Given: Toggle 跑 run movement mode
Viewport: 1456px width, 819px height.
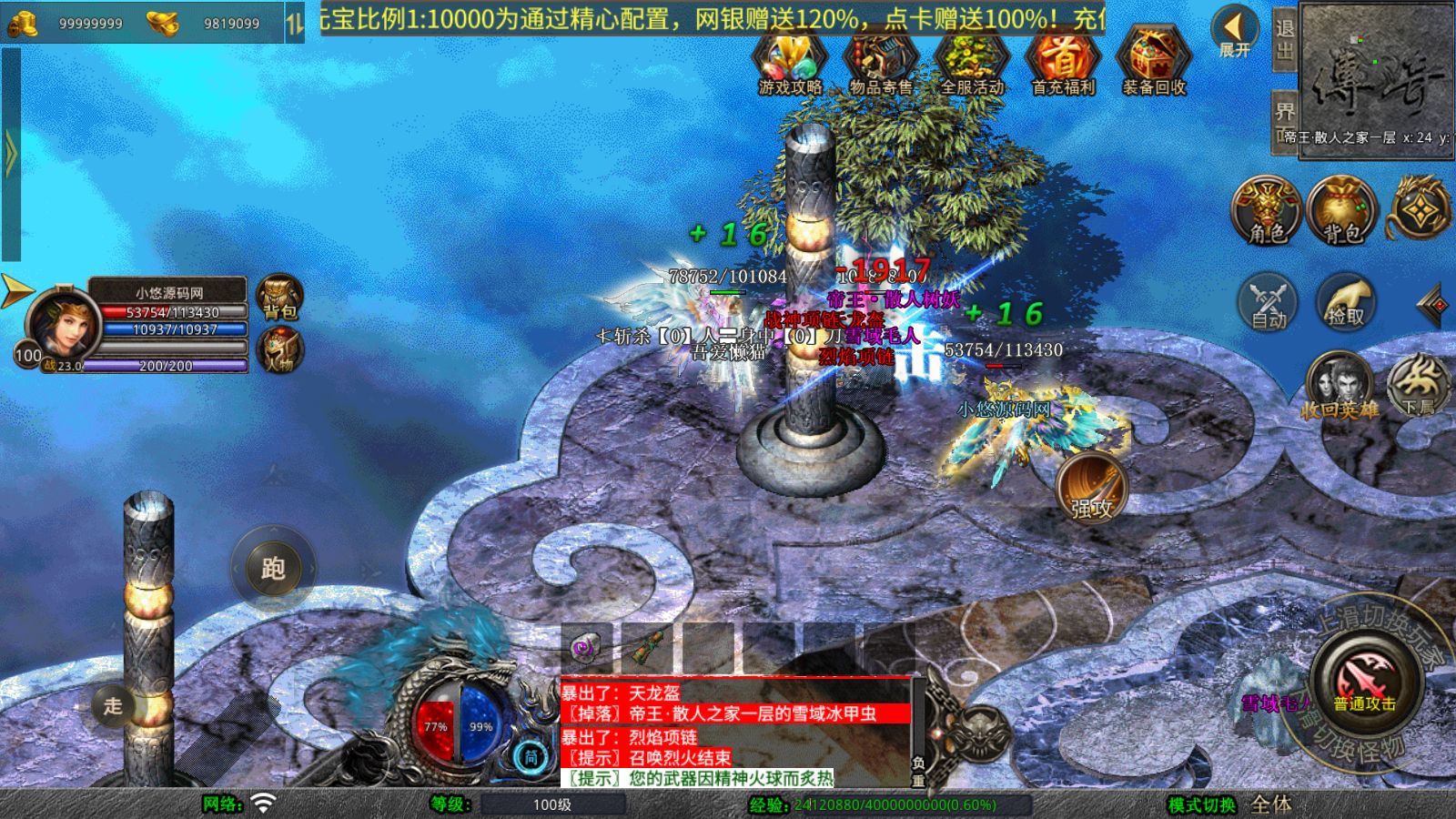Looking at the screenshot, I should [275, 568].
